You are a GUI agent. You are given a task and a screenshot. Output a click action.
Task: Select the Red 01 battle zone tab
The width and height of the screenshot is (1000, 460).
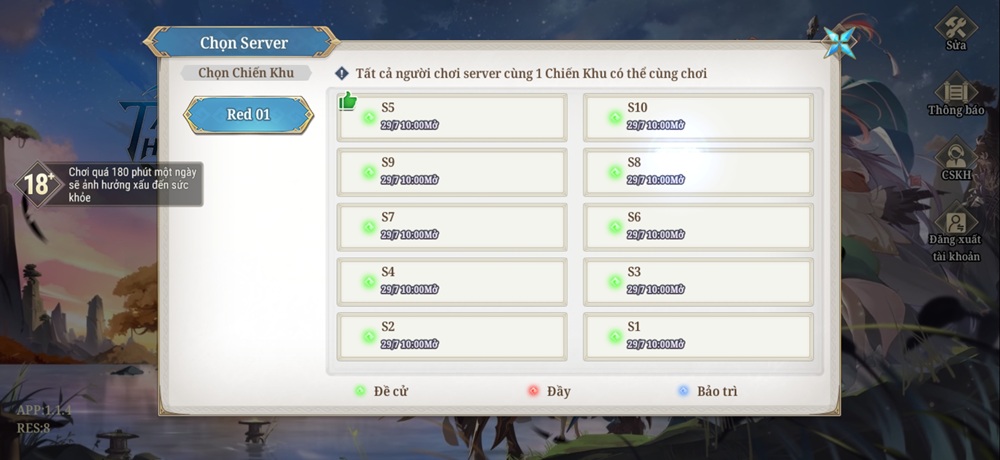click(x=248, y=115)
